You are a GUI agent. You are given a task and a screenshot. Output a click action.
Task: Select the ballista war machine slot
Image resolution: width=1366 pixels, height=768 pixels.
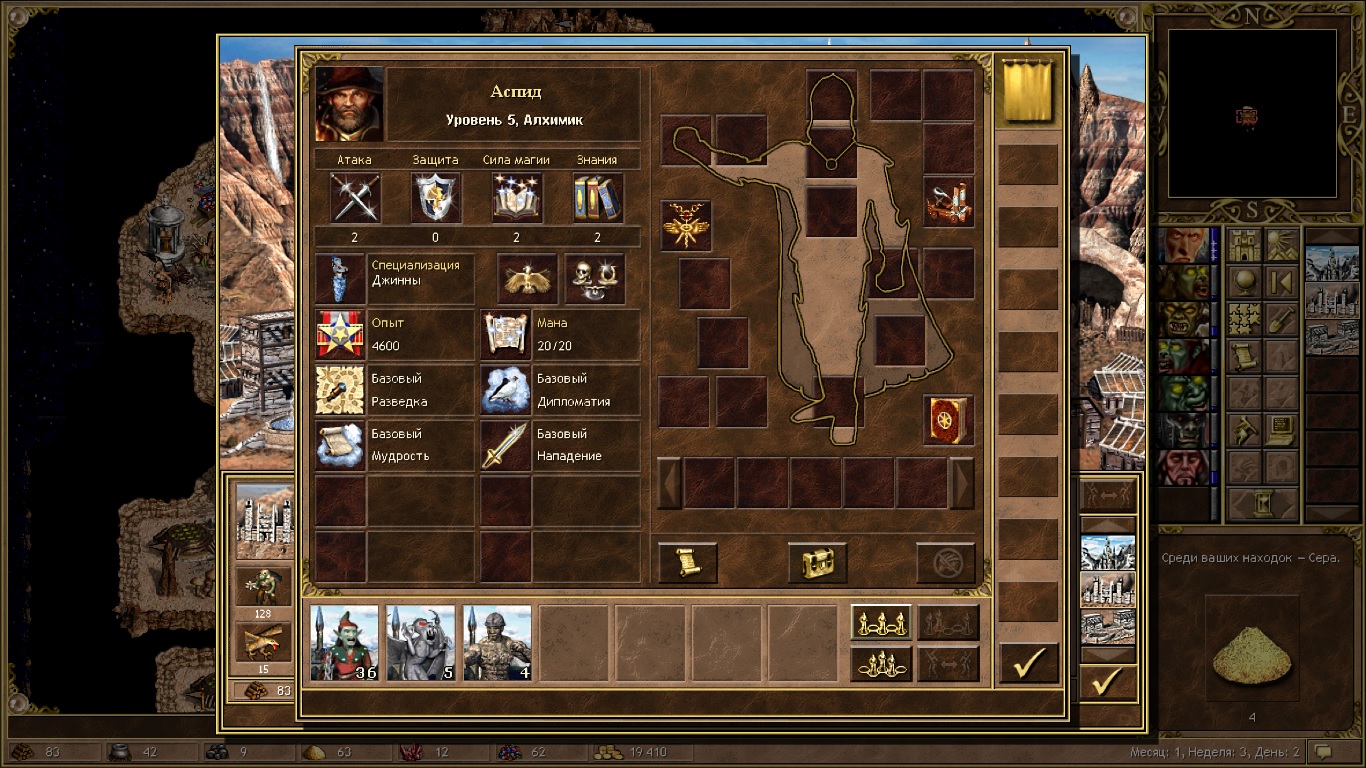click(x=948, y=202)
